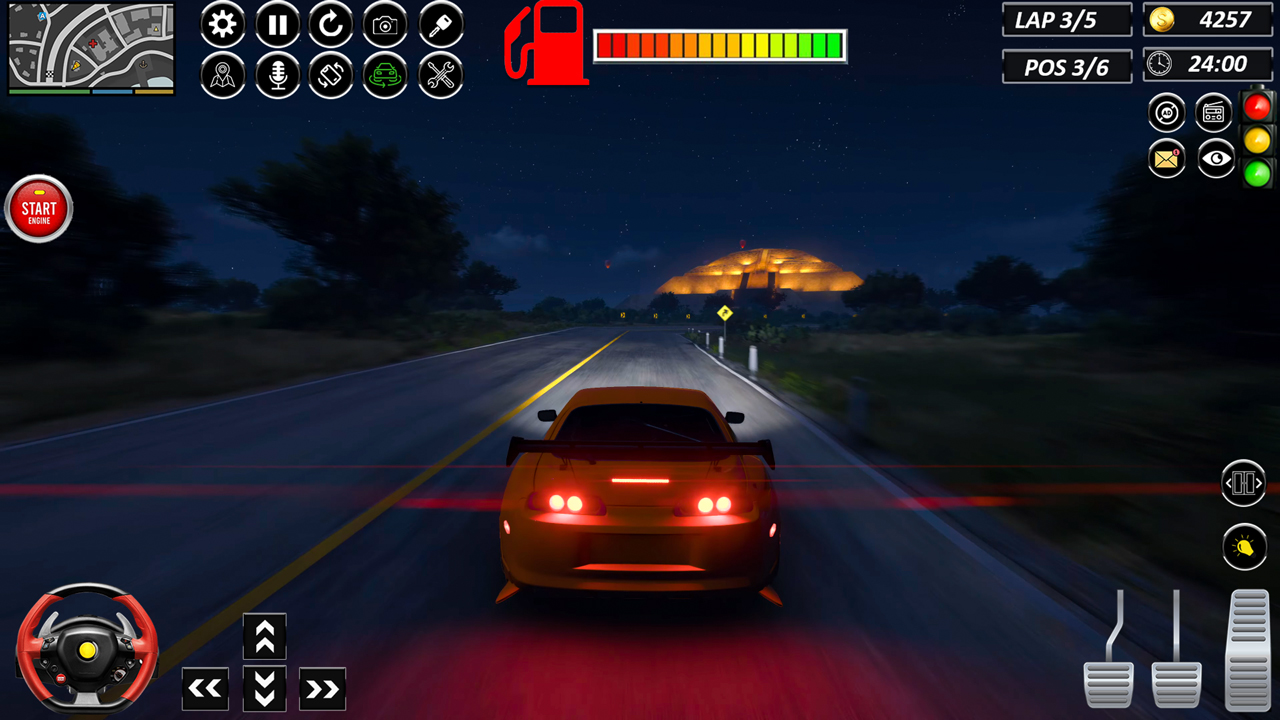Open mail with the notification envelope
The image size is (1280, 720).
(x=1167, y=160)
